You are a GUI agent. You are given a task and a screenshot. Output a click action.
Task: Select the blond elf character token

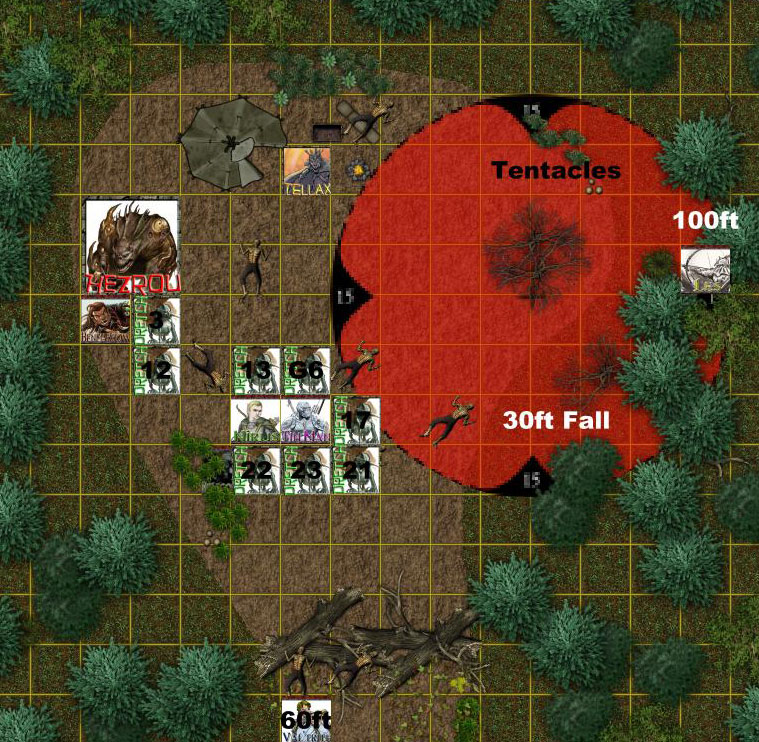click(x=256, y=420)
